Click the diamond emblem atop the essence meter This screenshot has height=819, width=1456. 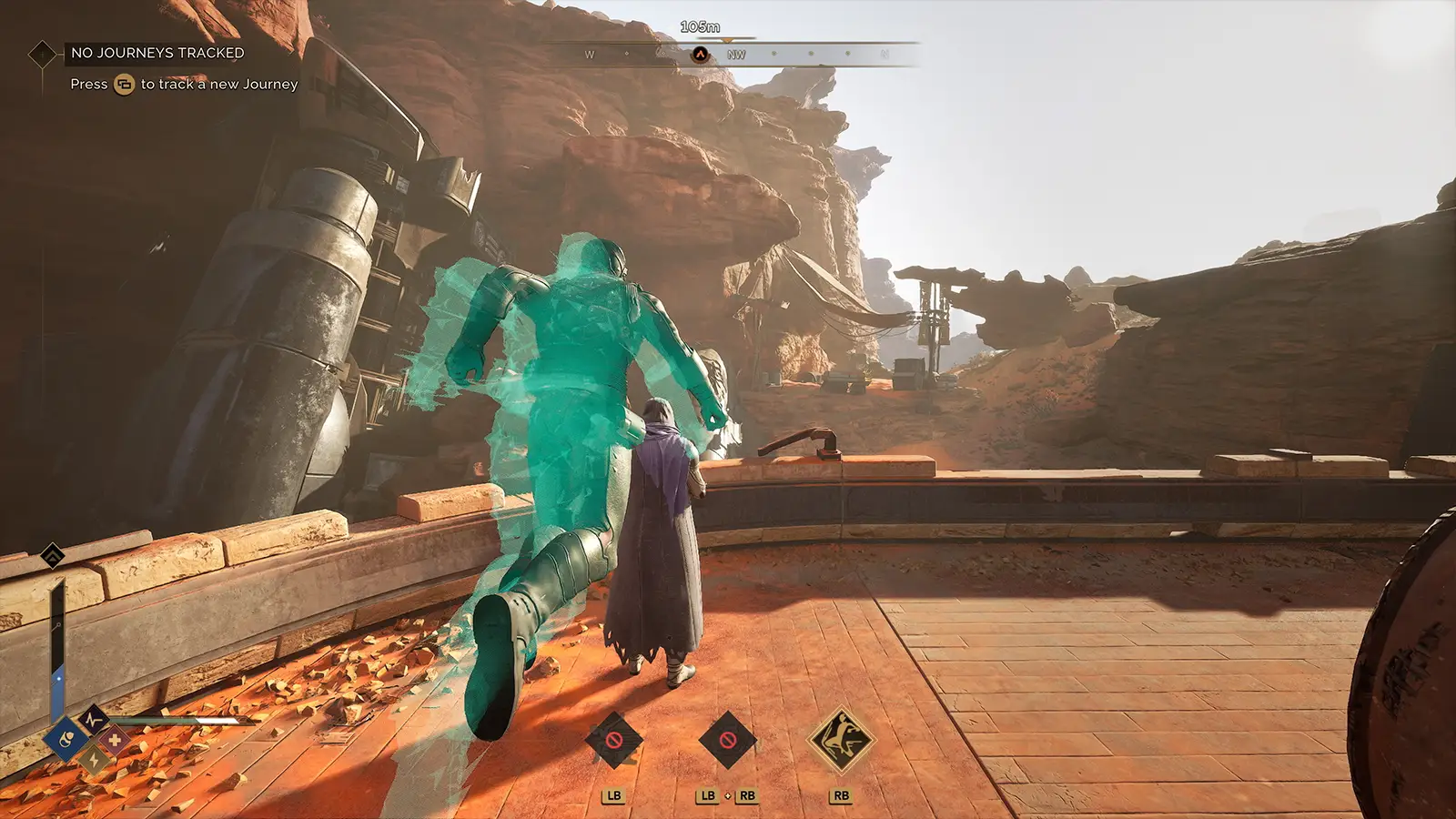click(x=52, y=553)
